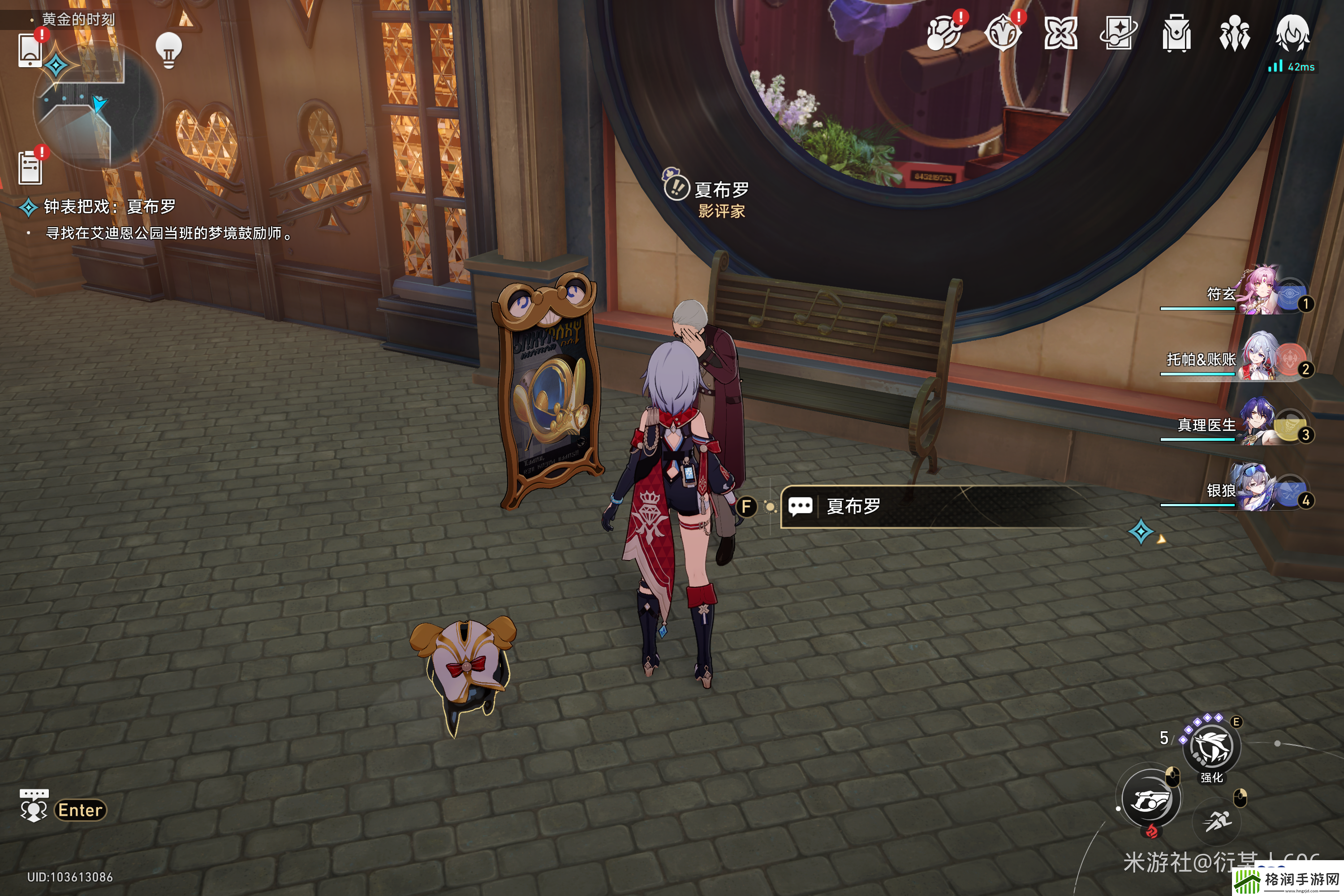Activate the 强化 technique skill
Screen dimensions: 1344x896
coord(1211,747)
